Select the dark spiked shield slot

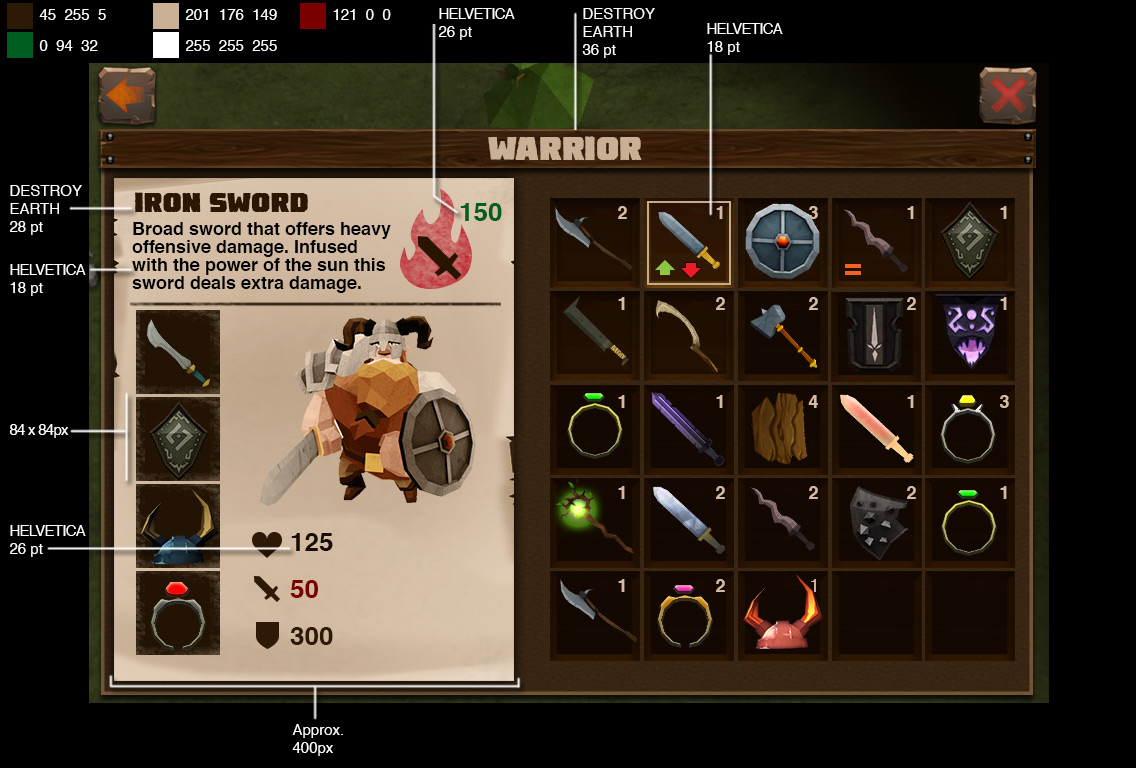[x=876, y=522]
